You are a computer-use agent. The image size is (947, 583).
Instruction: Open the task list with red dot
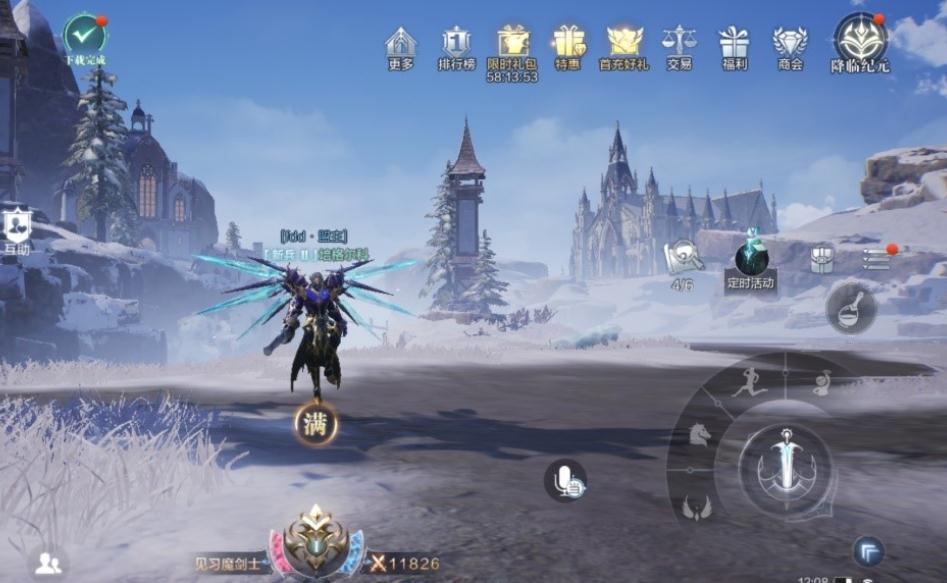click(877, 257)
